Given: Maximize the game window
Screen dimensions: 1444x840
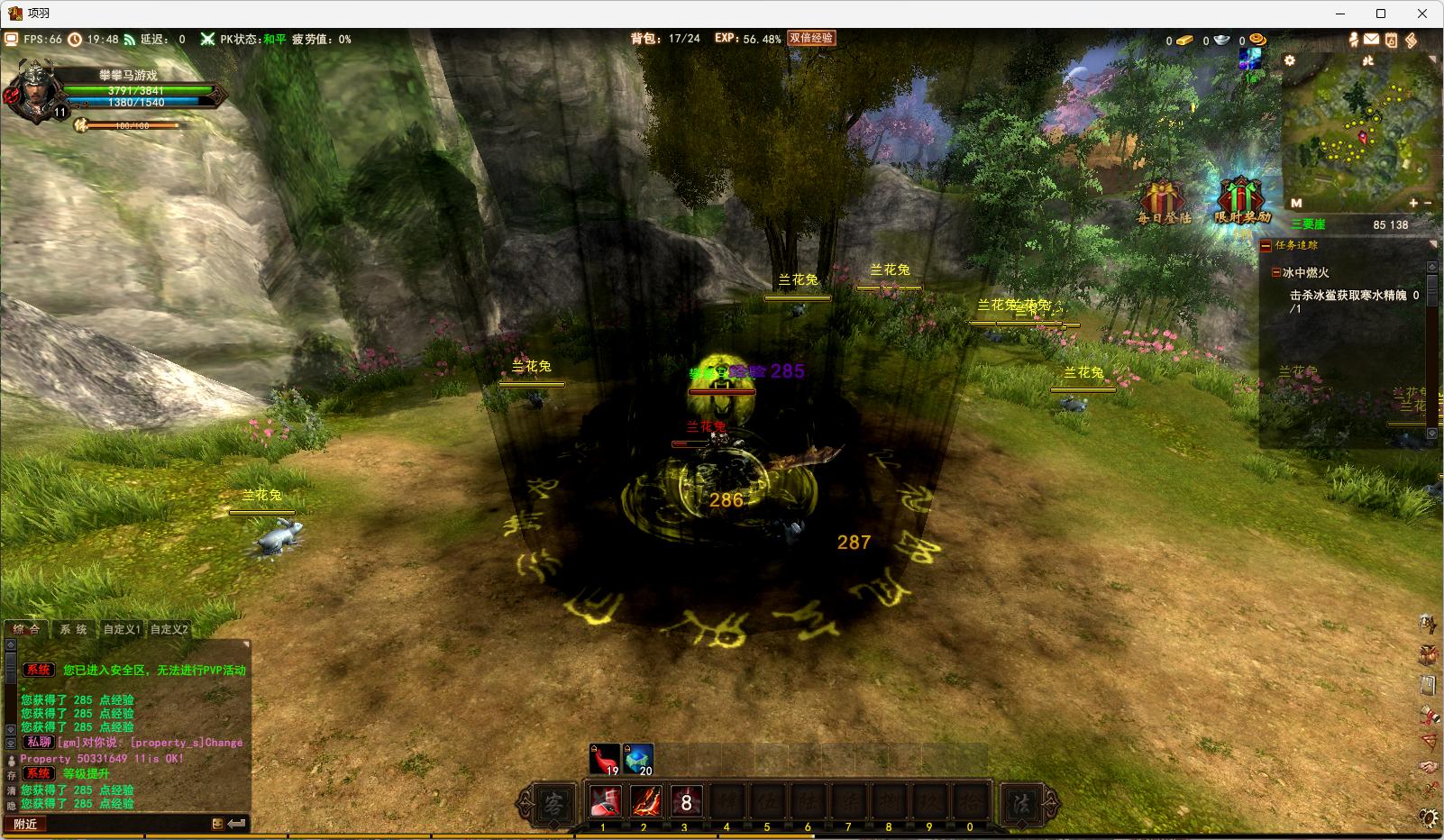Looking at the screenshot, I should click(1380, 14).
